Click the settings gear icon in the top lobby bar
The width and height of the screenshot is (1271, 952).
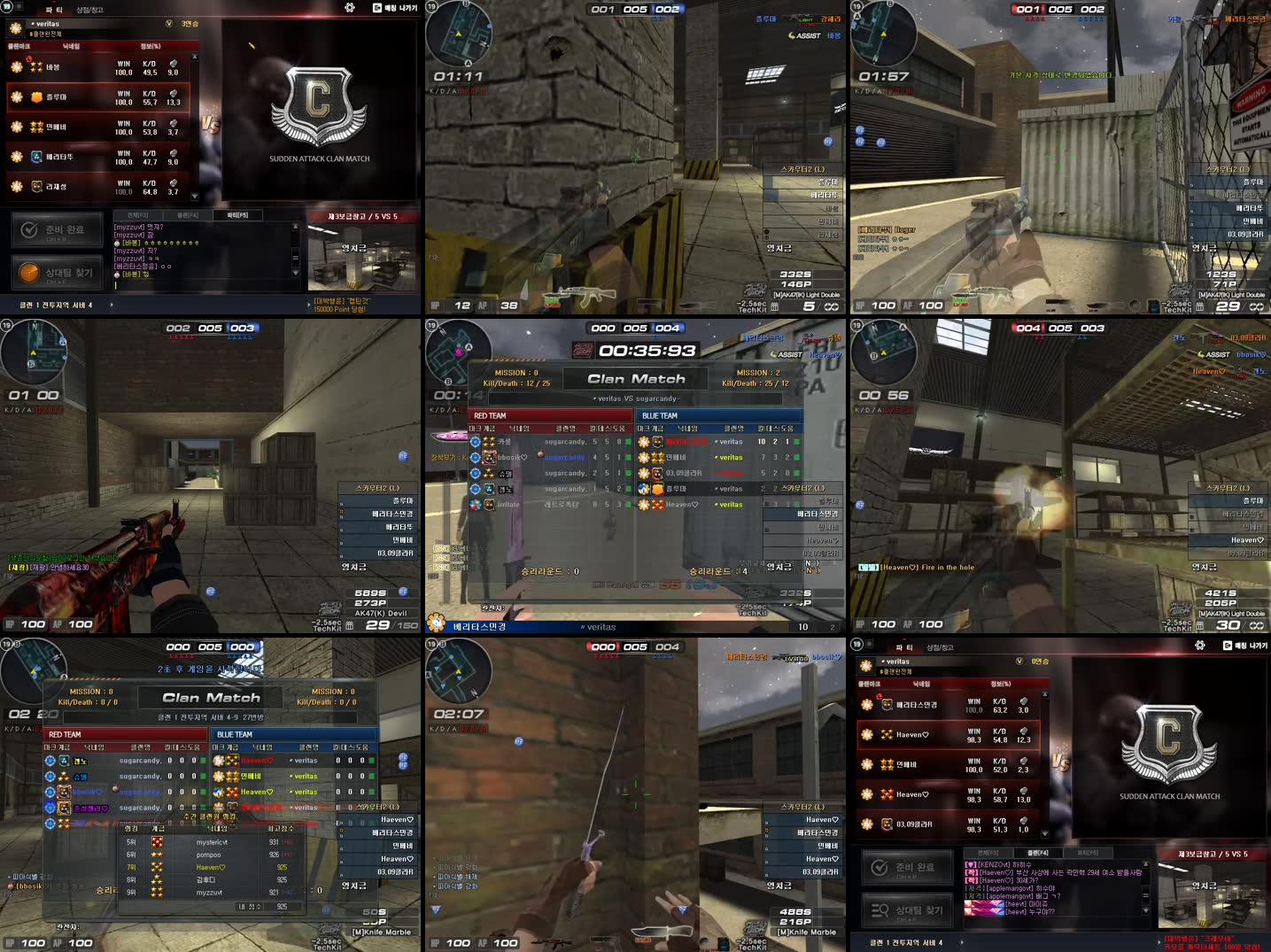pyautogui.click(x=349, y=7)
